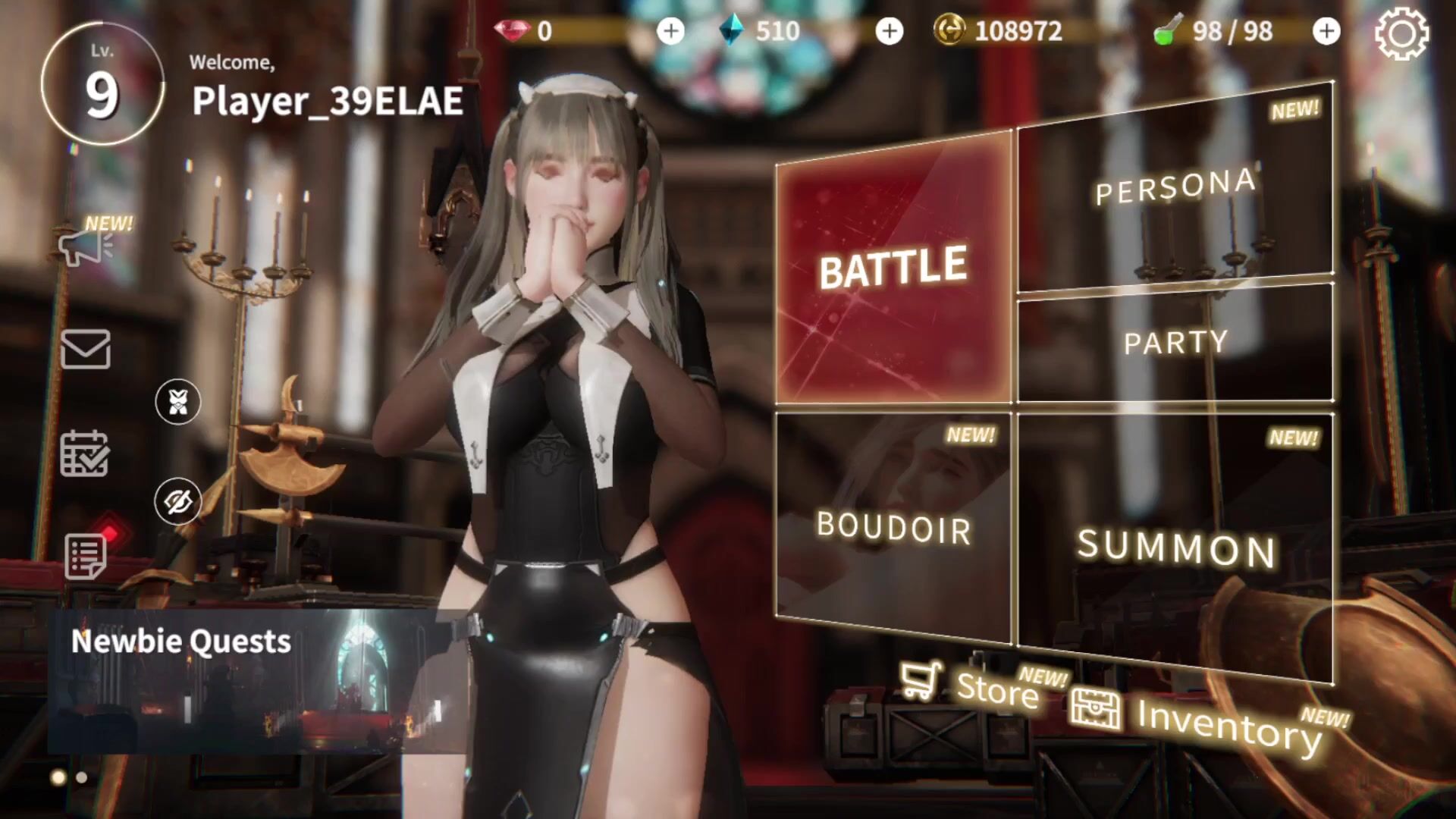
Task: Add more red ruby gems
Action: [x=670, y=31]
